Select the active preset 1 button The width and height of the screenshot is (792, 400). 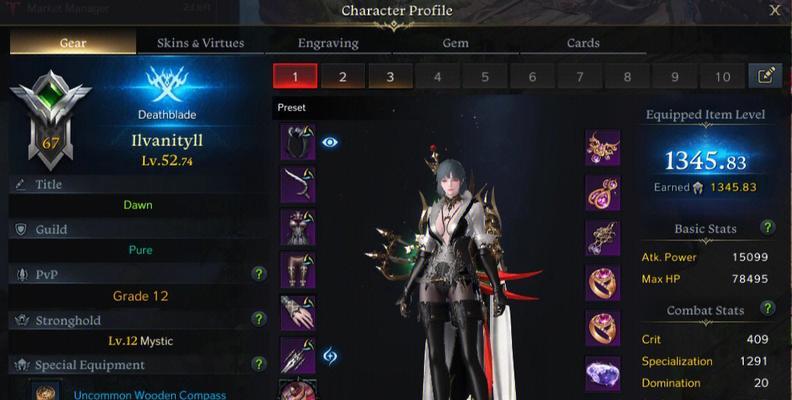click(x=295, y=77)
